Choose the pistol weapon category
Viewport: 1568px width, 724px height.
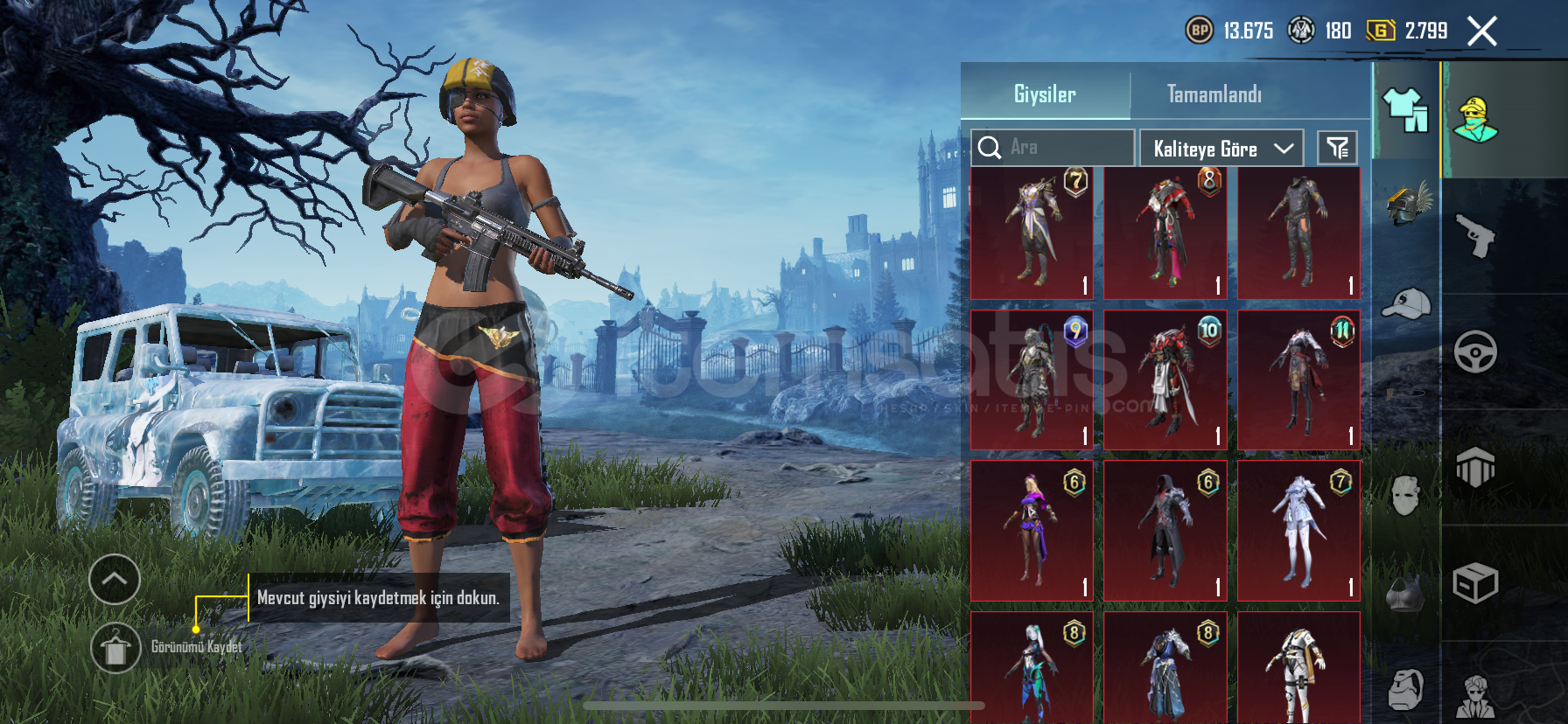1475,236
